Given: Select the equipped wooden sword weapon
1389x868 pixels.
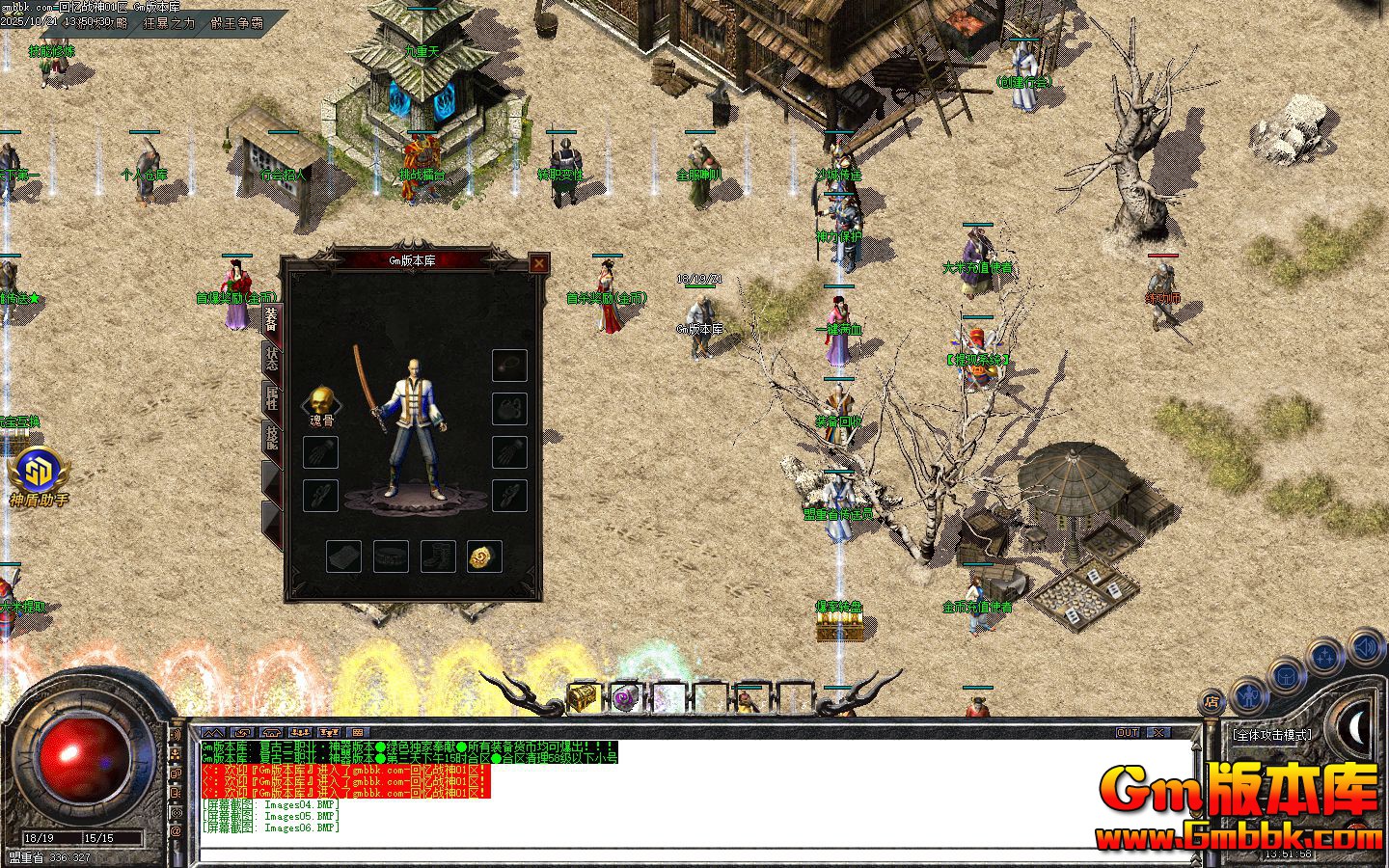Looking at the screenshot, I should click(368, 384).
